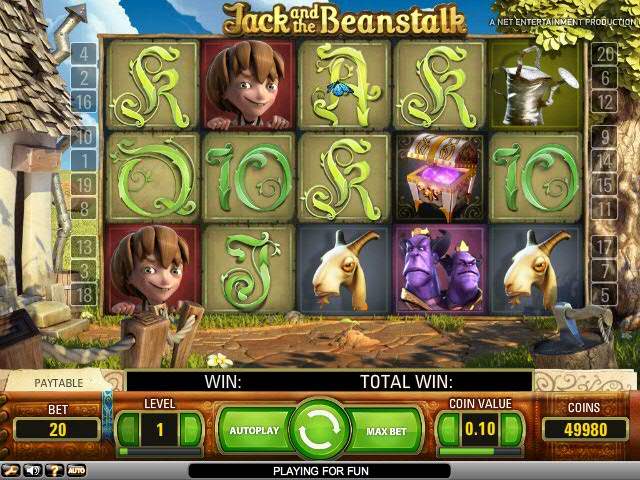640x480 pixels.
Task: Spin the reels with the round green button
Action: 319,431
